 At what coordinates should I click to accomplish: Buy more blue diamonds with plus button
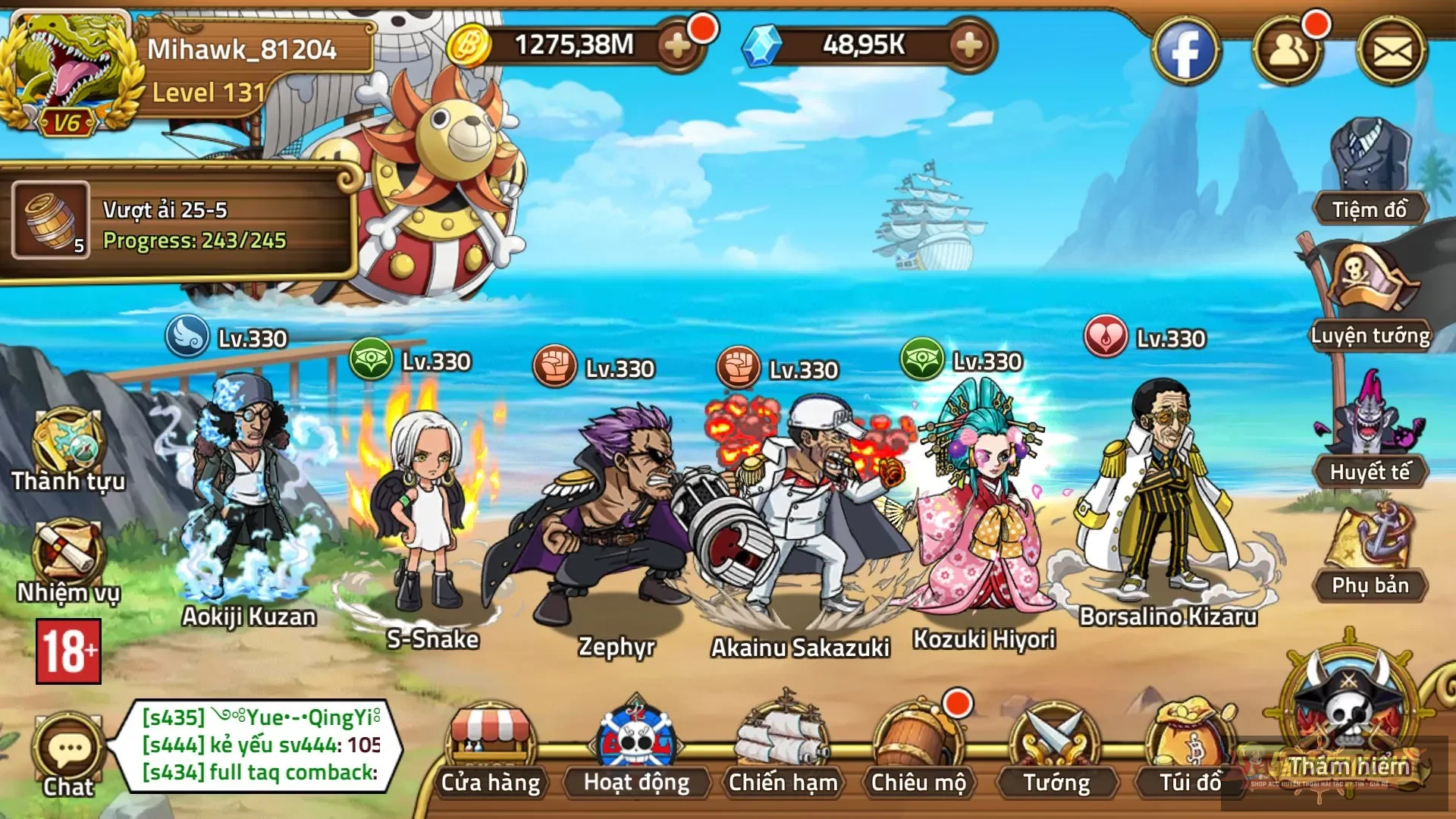968,45
